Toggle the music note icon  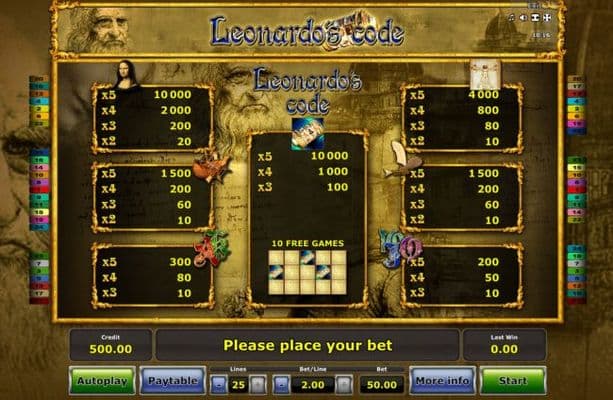pos(511,18)
